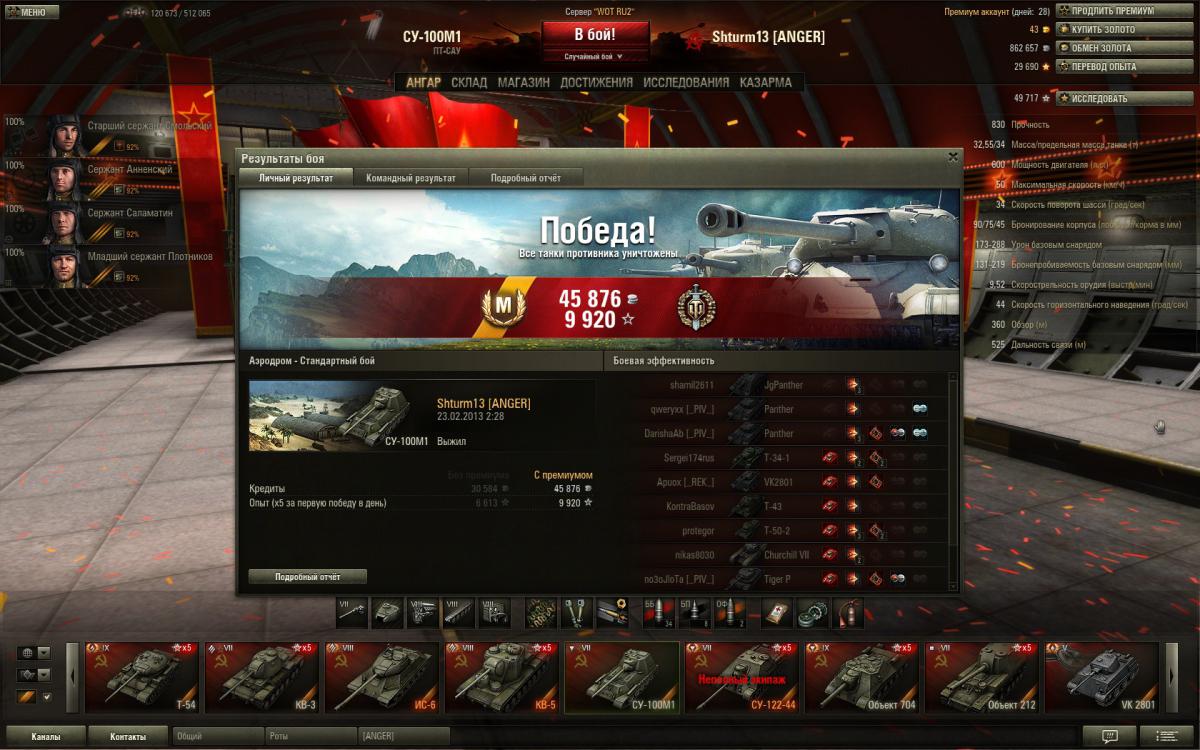Show the Достижения section

tap(596, 83)
